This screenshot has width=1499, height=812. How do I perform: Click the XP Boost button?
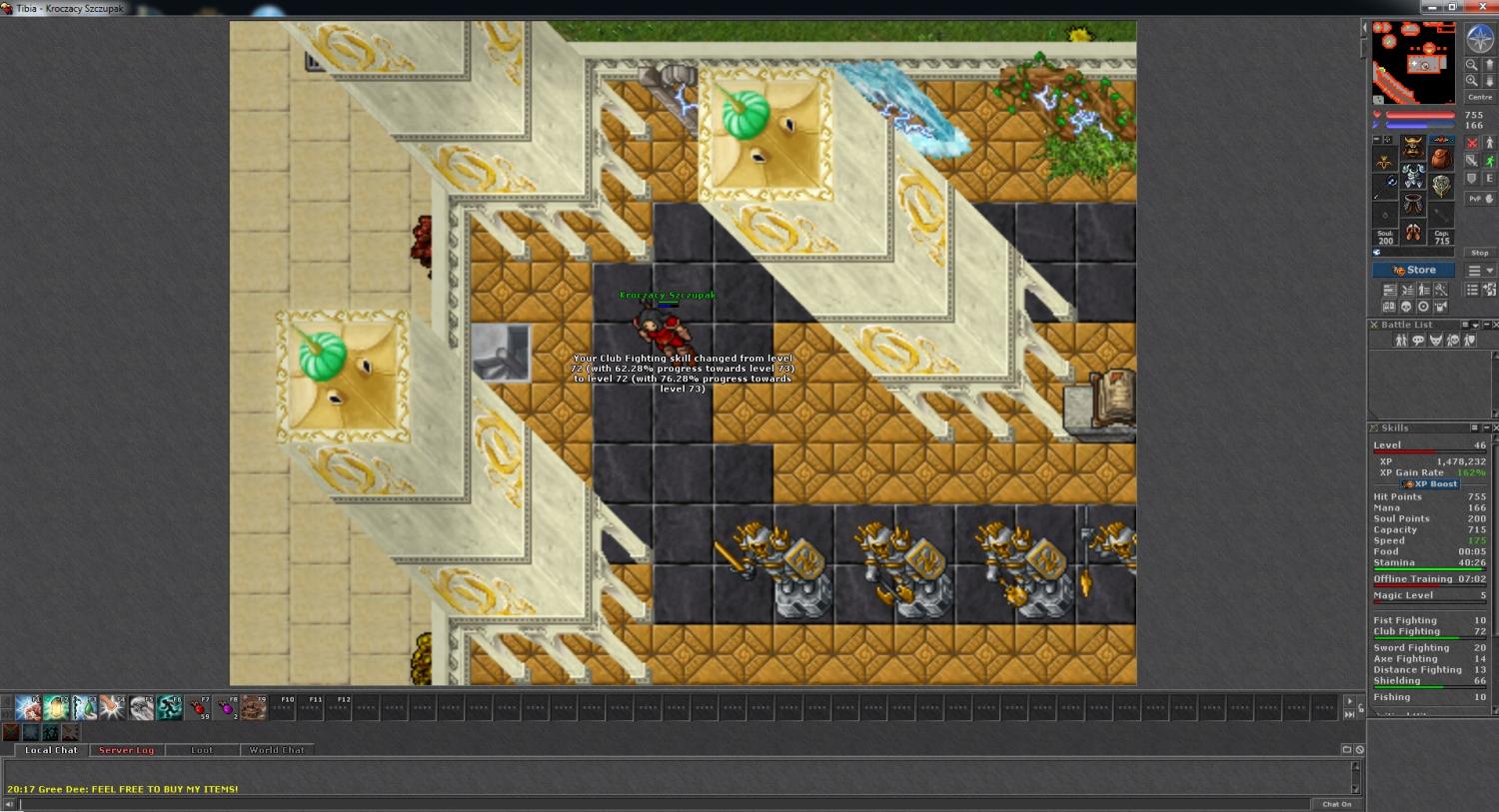(x=1431, y=484)
